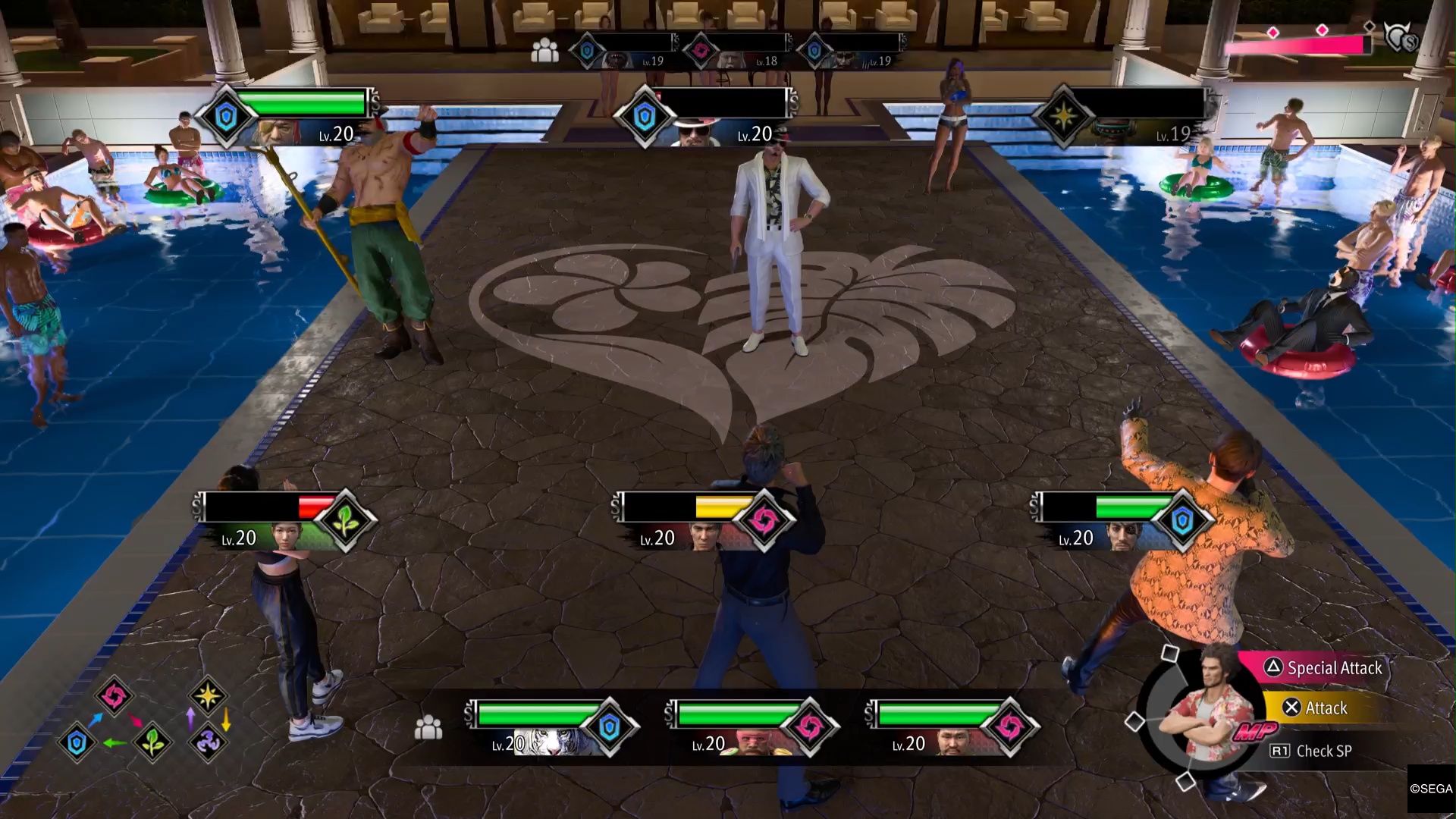Target the white-suited enemy's Lv.20 card
The width and height of the screenshot is (1456, 819).
[707, 118]
